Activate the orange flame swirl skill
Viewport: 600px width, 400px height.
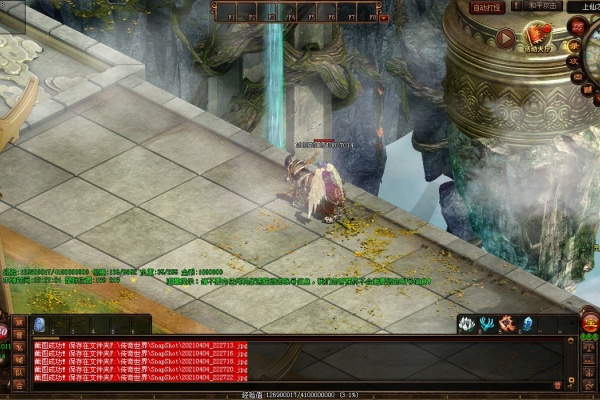pyautogui.click(x=507, y=324)
